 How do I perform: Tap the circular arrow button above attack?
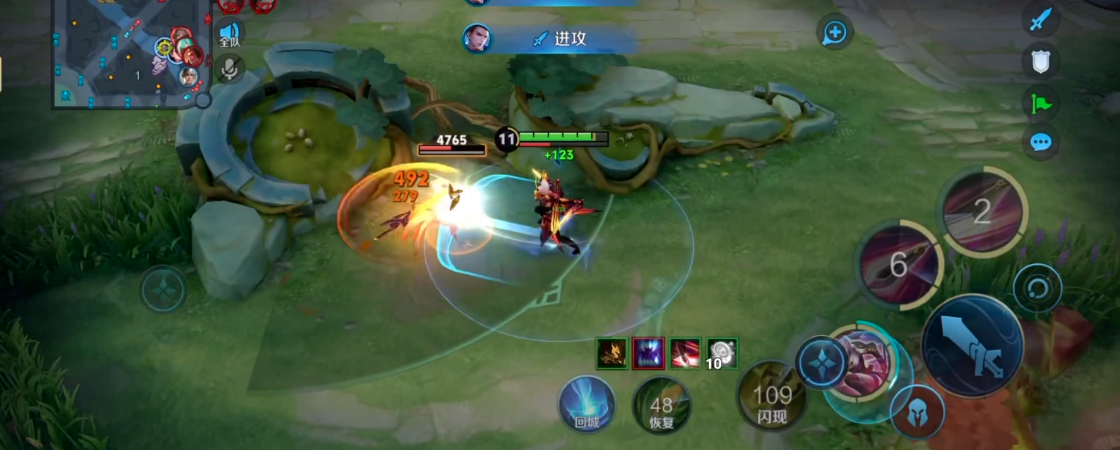click(1036, 290)
